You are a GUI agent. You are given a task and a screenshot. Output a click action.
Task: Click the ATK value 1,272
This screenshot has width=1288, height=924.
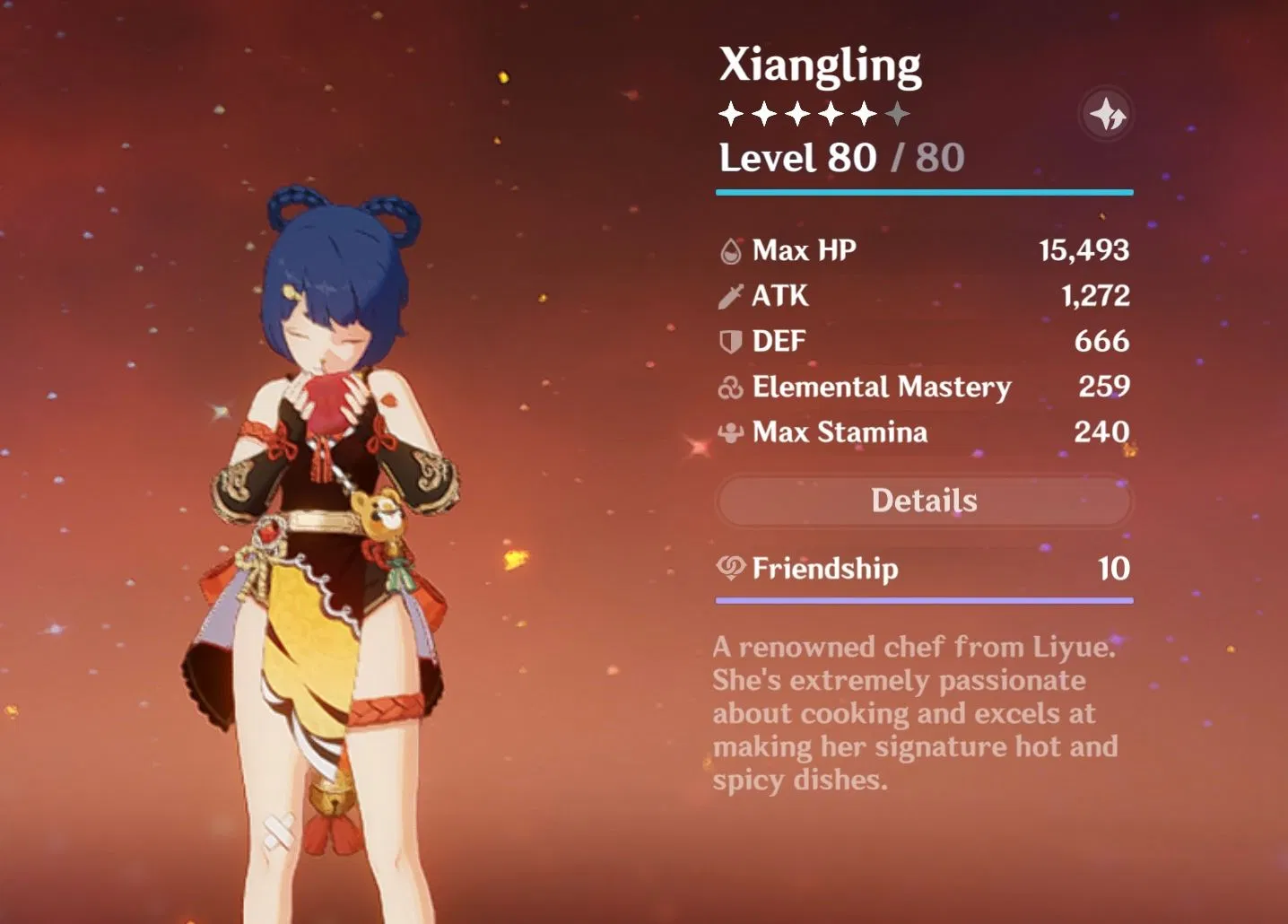tap(1096, 296)
